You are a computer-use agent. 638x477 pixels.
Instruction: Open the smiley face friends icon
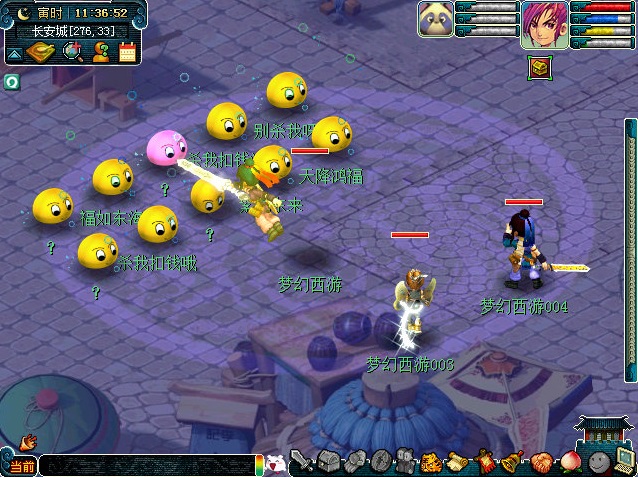pos(599,462)
